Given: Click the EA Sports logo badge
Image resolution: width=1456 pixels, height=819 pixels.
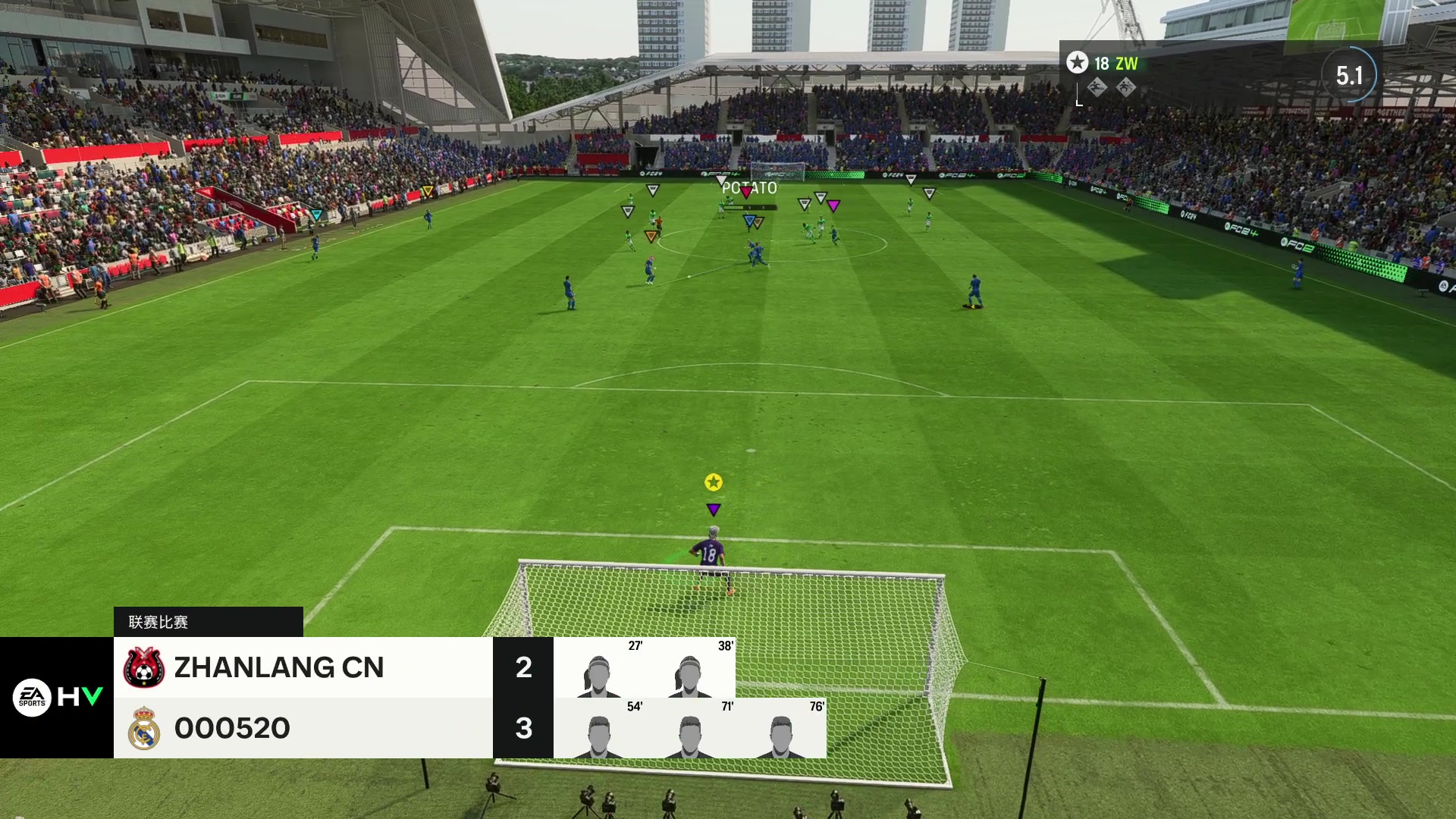Looking at the screenshot, I should tap(32, 697).
